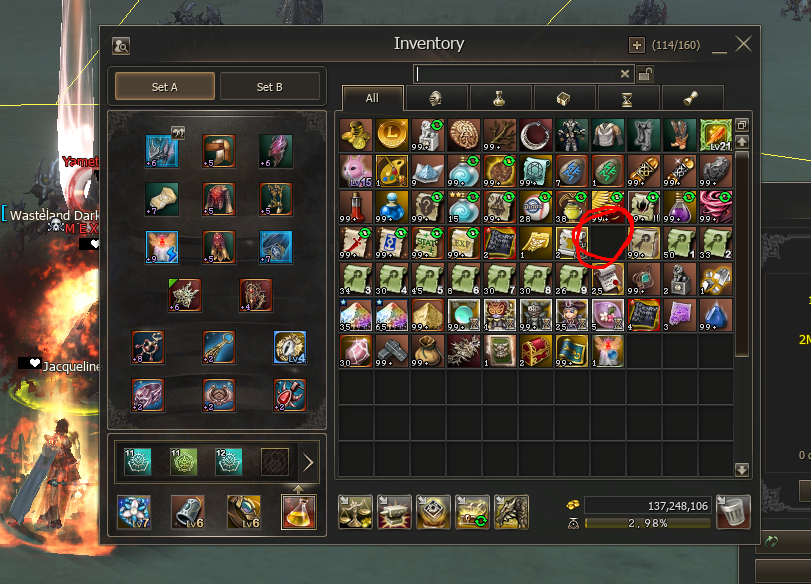Switch to the potion flask filter tab

pyautogui.click(x=500, y=98)
